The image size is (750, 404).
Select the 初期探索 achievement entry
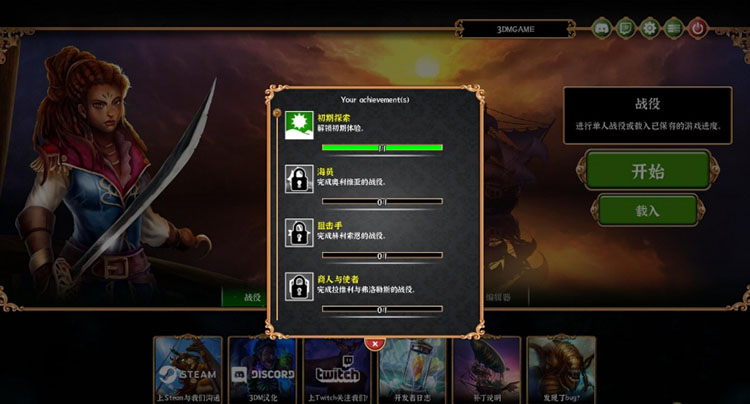tap(364, 127)
